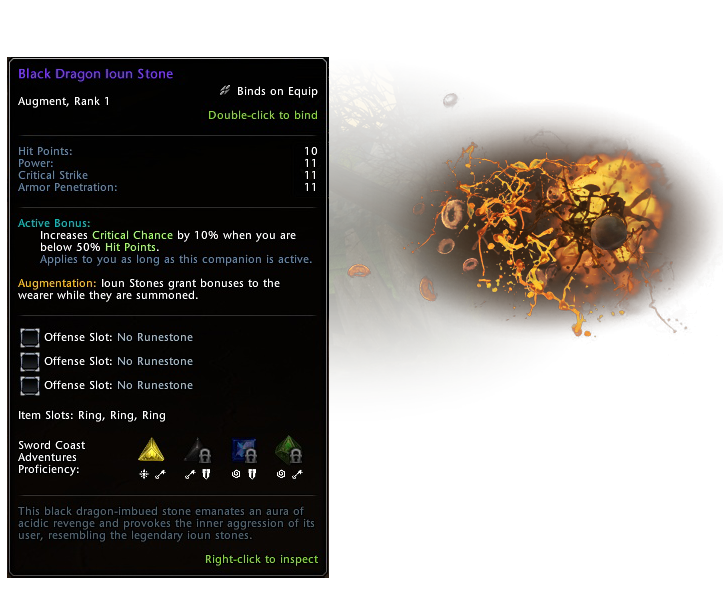Image resolution: width=723 pixels, height=589 pixels.
Task: Click the locked black proficiency icon
Action: pos(199,449)
